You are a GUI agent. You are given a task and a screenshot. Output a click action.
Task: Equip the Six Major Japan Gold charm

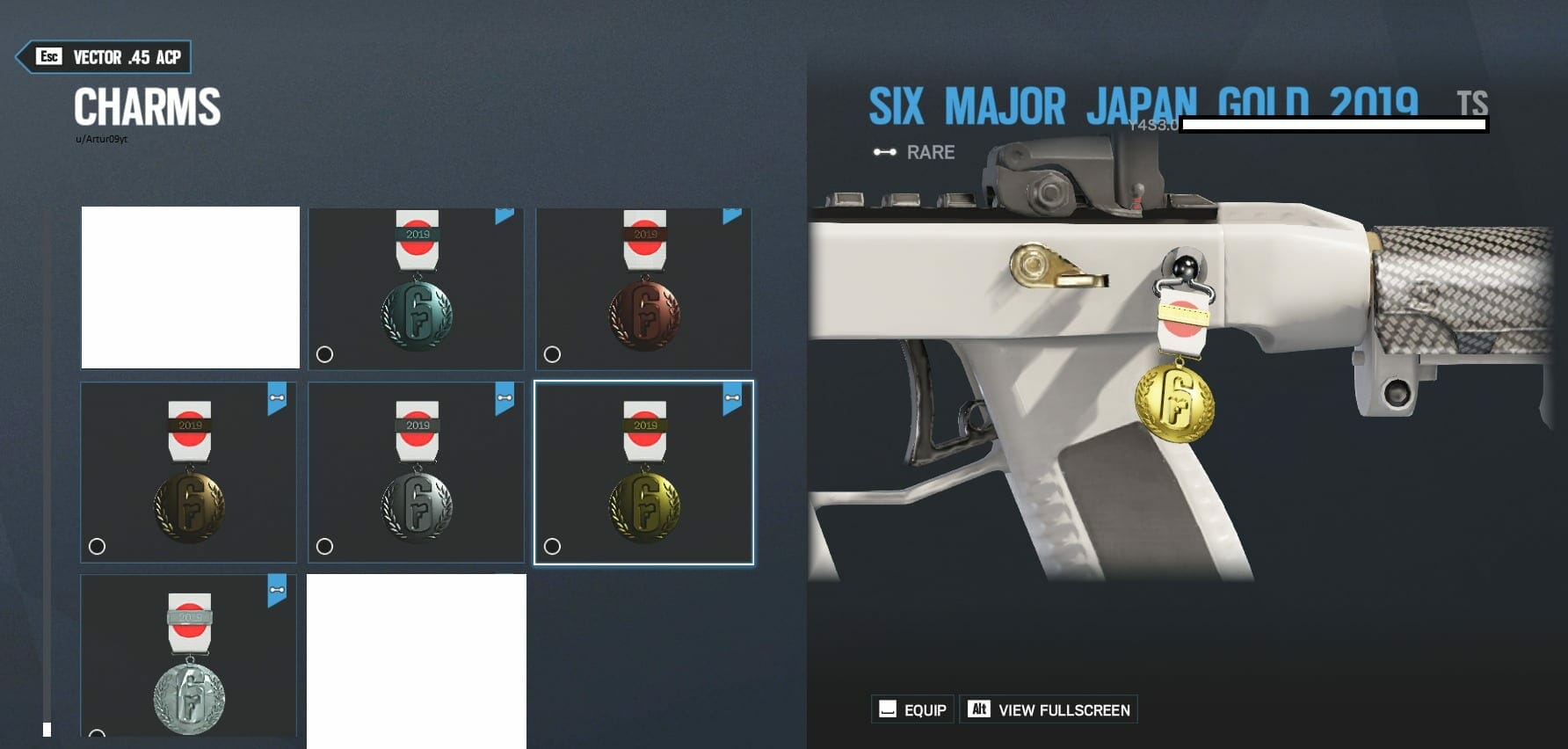click(x=912, y=709)
